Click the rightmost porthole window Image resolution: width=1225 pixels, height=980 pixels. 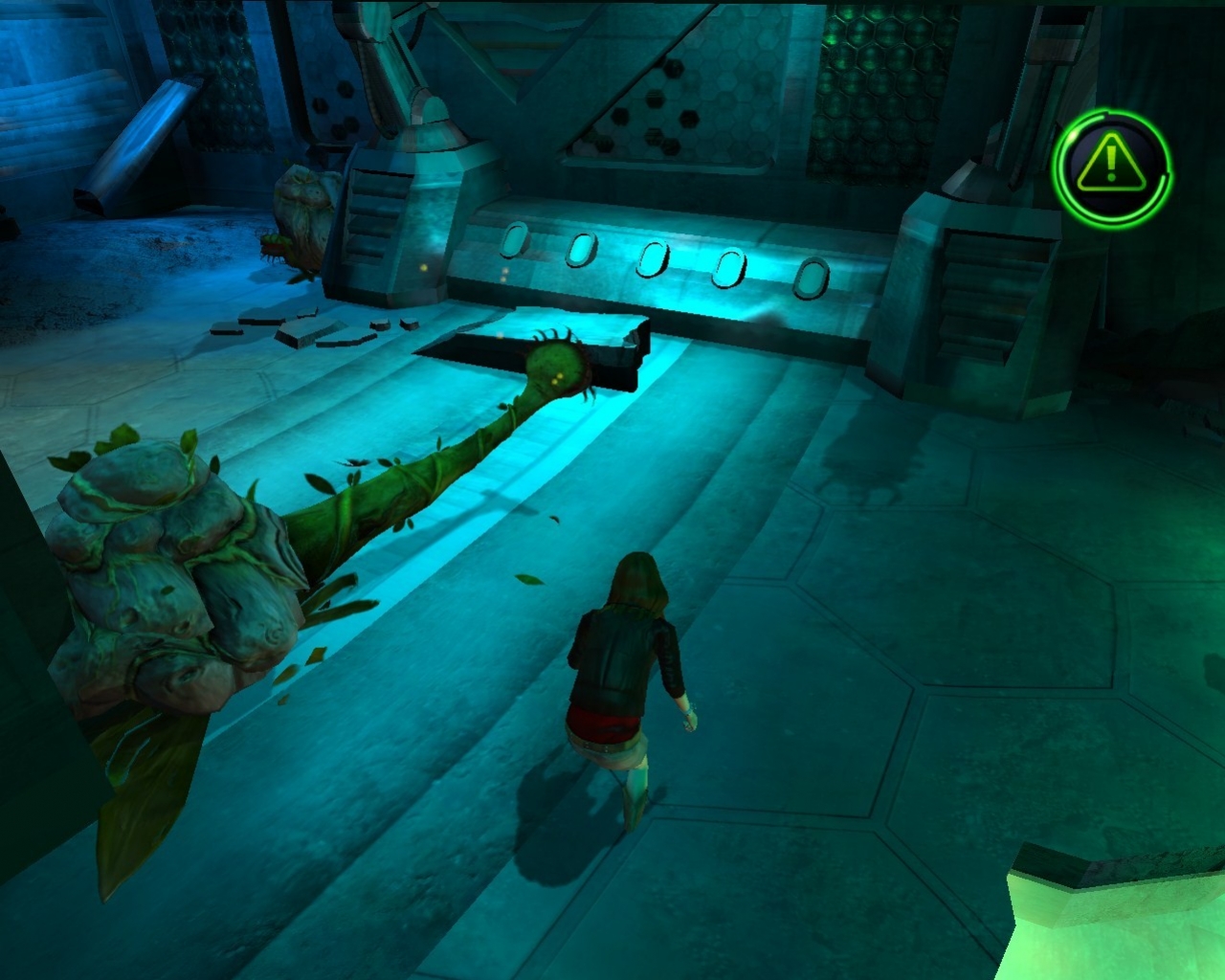coord(812,279)
